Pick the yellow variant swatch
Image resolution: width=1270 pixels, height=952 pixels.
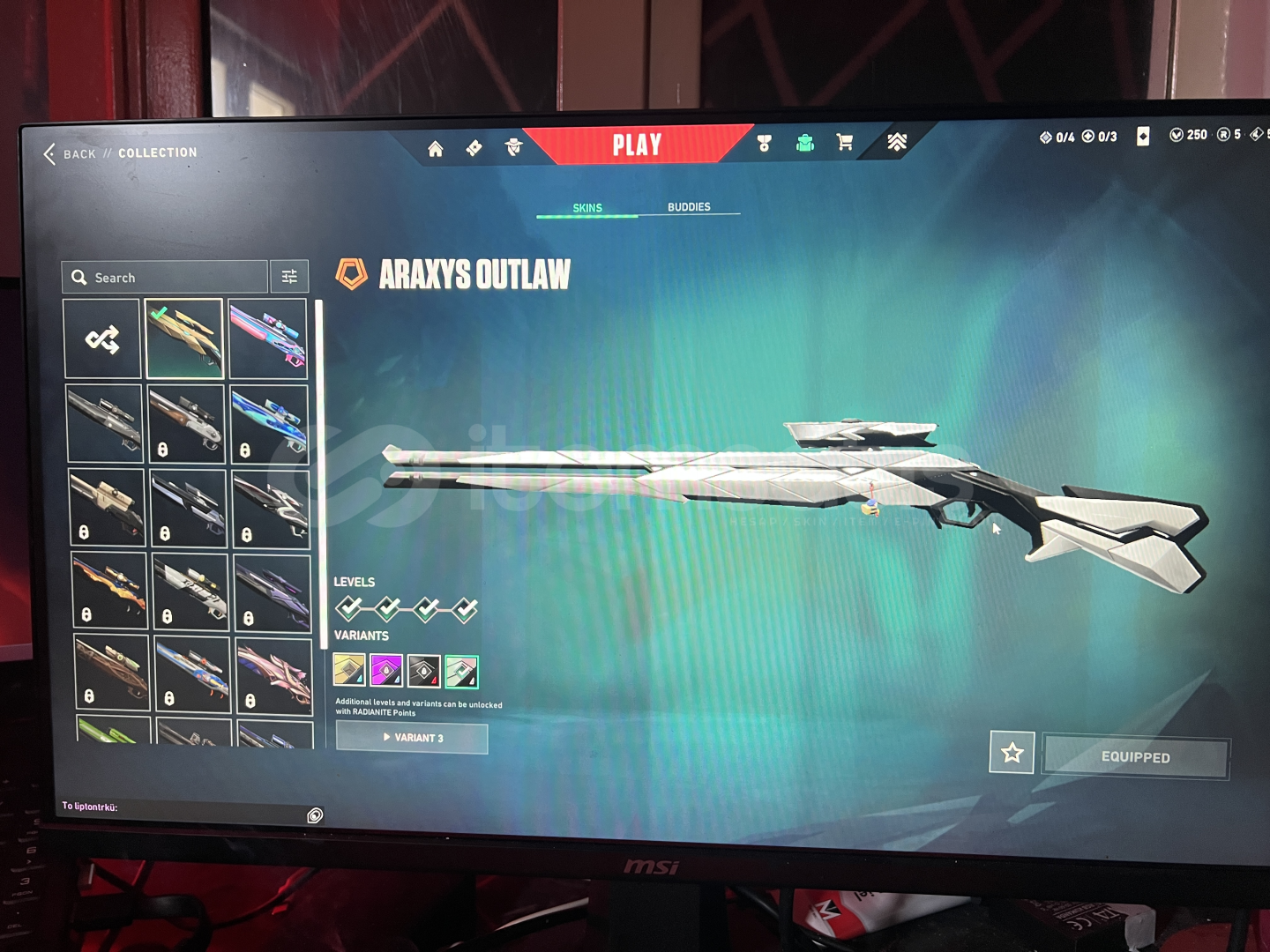(x=349, y=670)
